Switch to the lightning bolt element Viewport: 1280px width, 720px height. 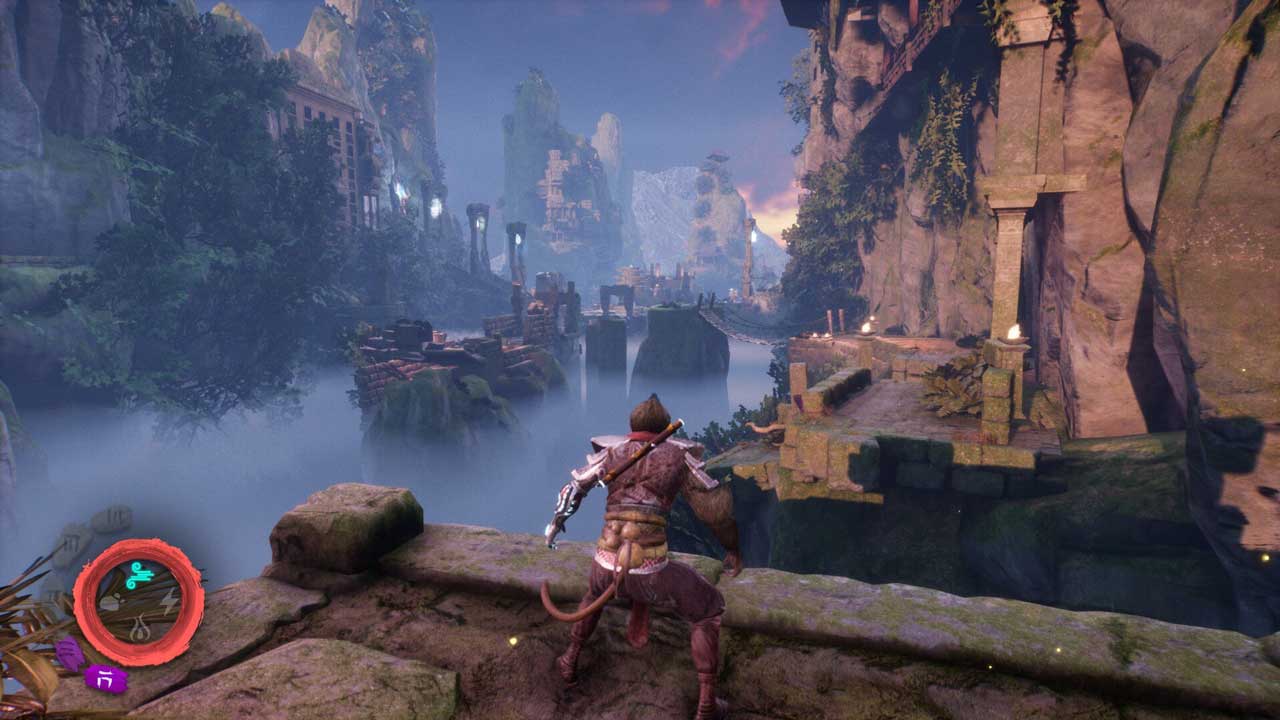coord(167,602)
